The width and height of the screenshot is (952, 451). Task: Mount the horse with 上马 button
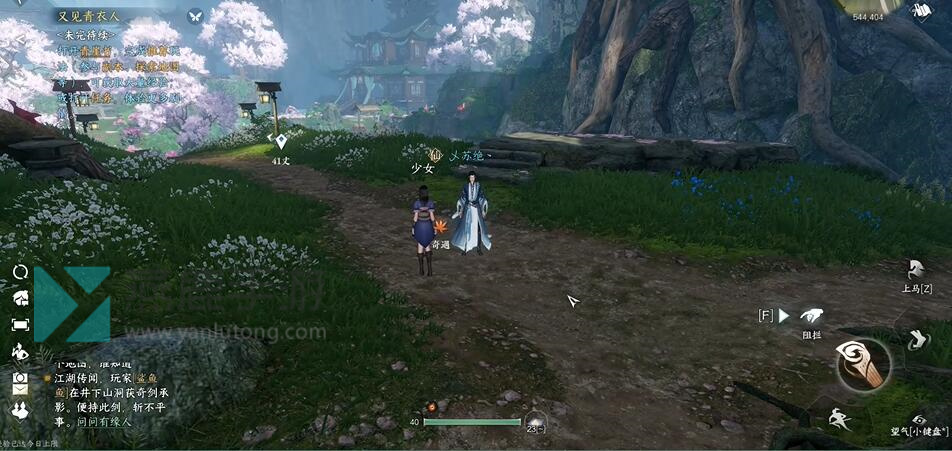tap(916, 271)
